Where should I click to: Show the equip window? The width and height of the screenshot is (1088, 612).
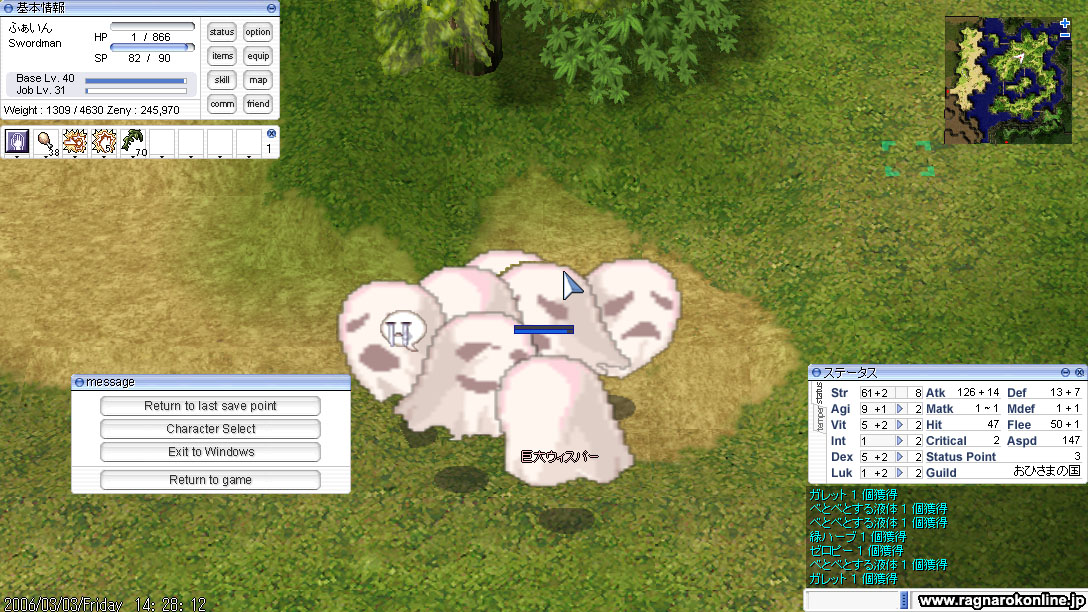[x=258, y=56]
